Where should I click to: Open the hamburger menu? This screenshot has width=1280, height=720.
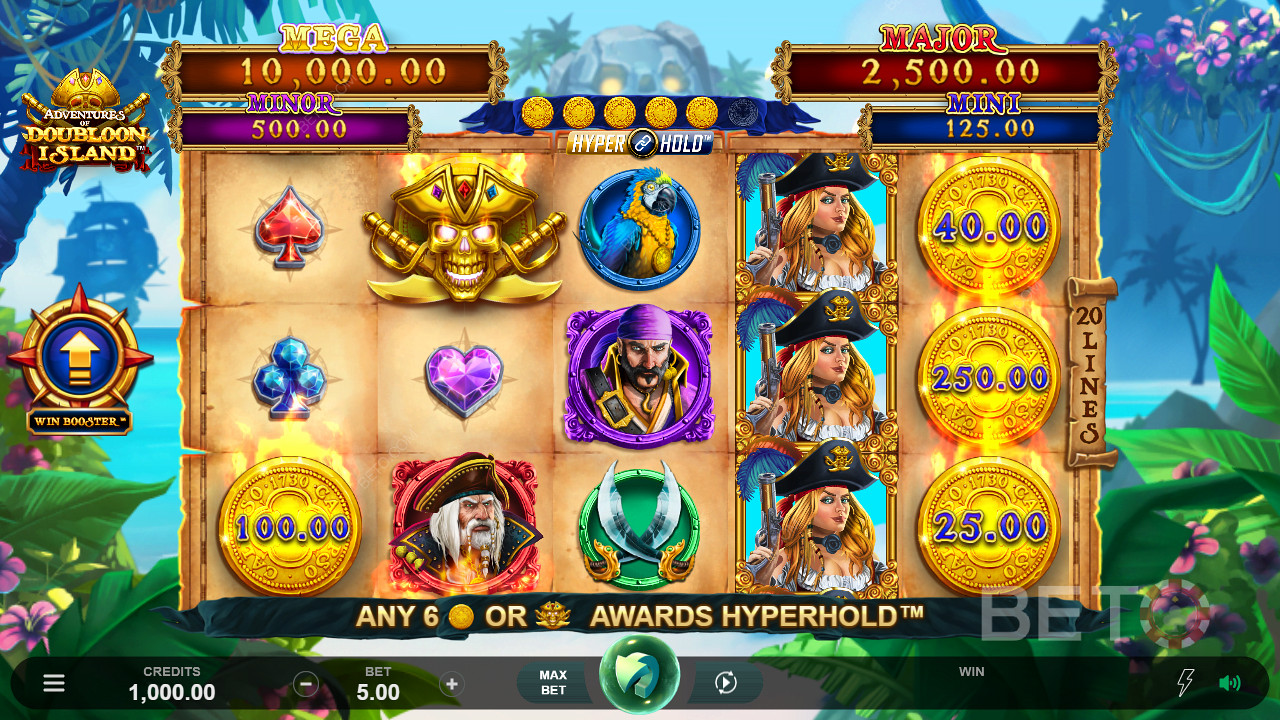(54, 683)
